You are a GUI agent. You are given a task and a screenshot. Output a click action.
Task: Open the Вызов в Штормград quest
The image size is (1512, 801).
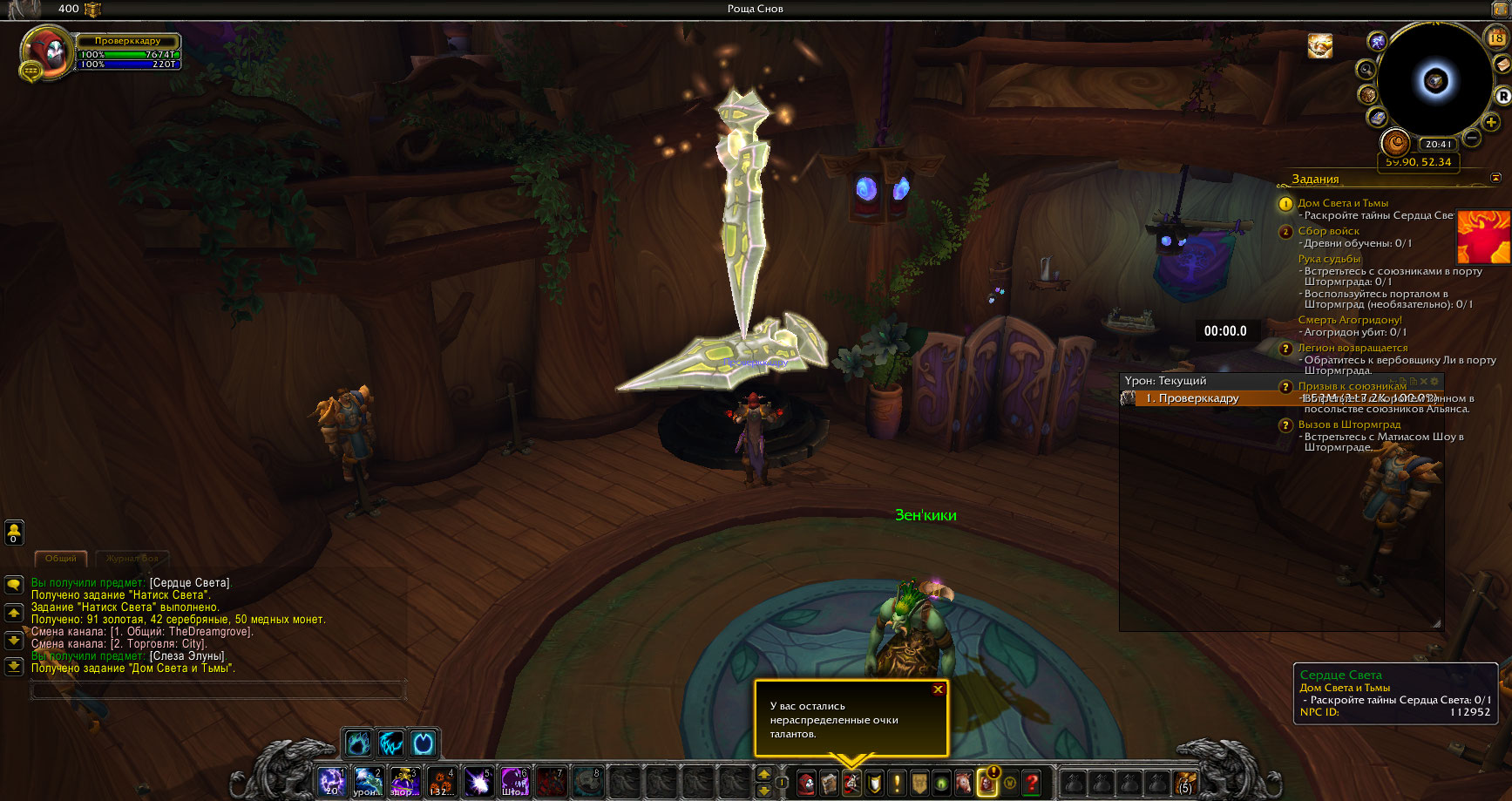[x=1349, y=424]
